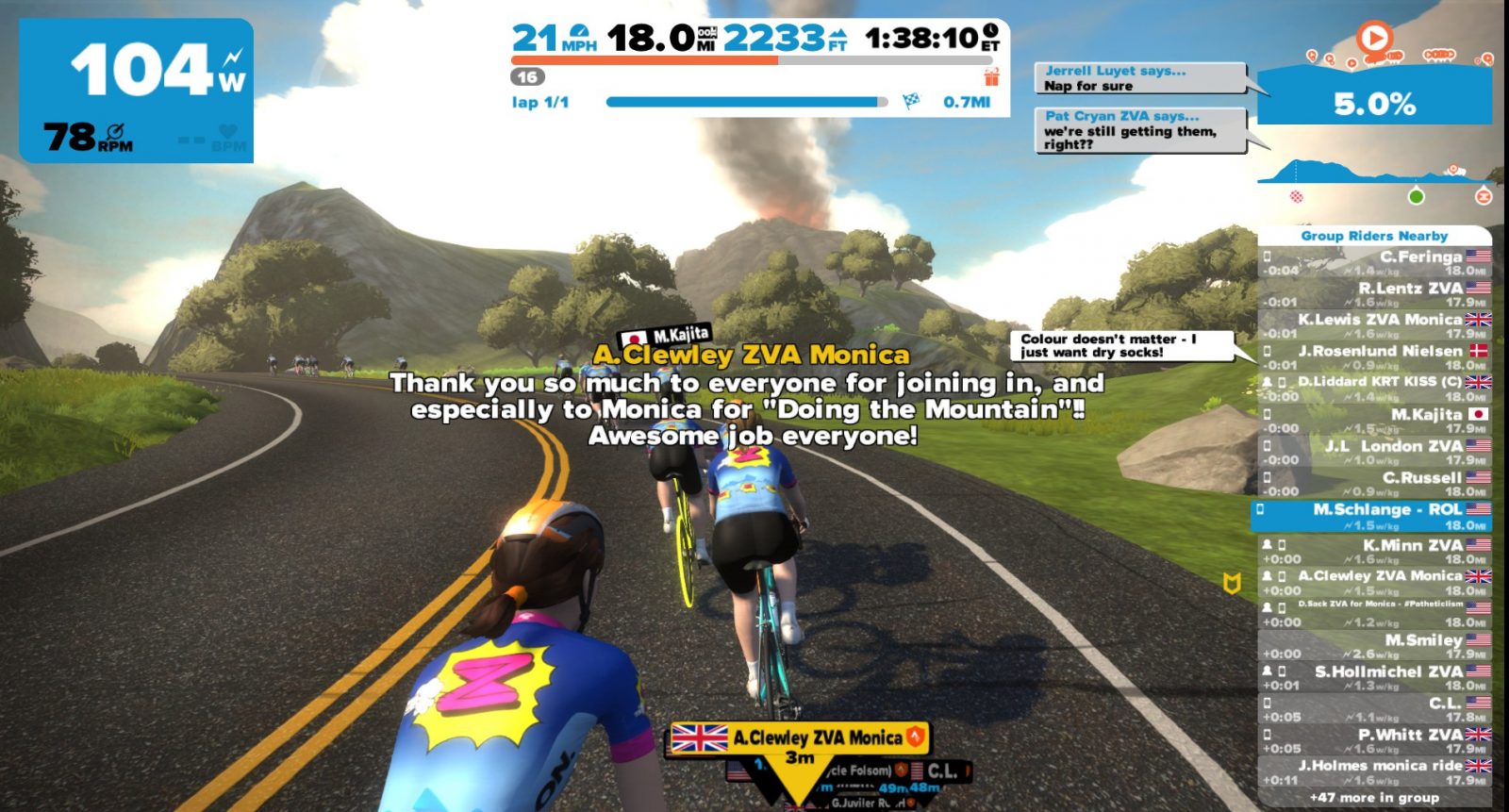The image size is (1509, 812).
Task: Open Pat Cryan ZVA's chat message
Action: click(1139, 130)
